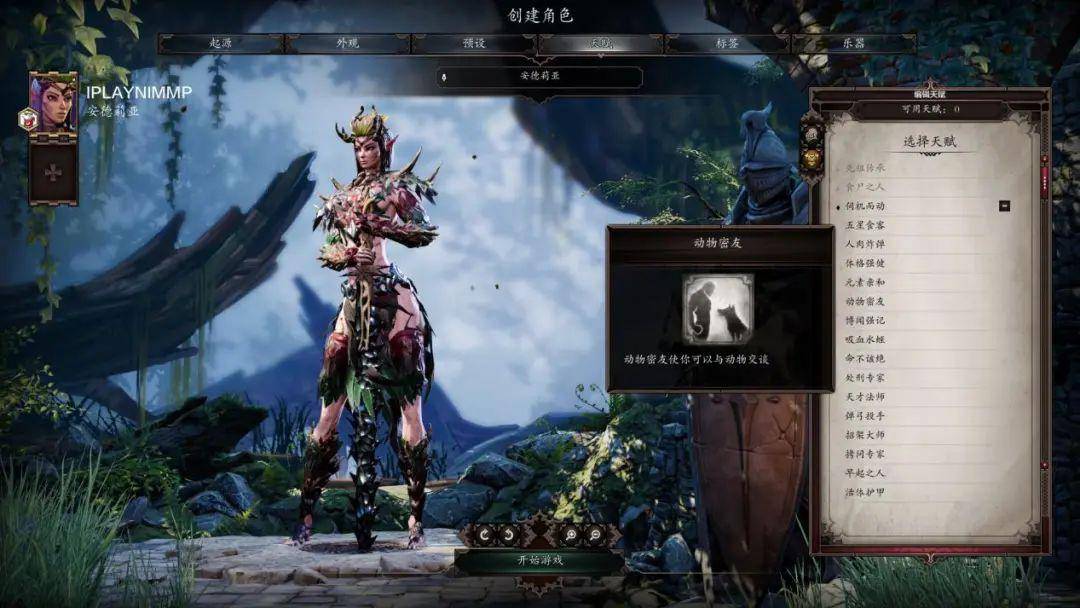Viewport: 1080px width, 608px height.
Task: Pick the 招架大师 talent
Action: coord(865,435)
